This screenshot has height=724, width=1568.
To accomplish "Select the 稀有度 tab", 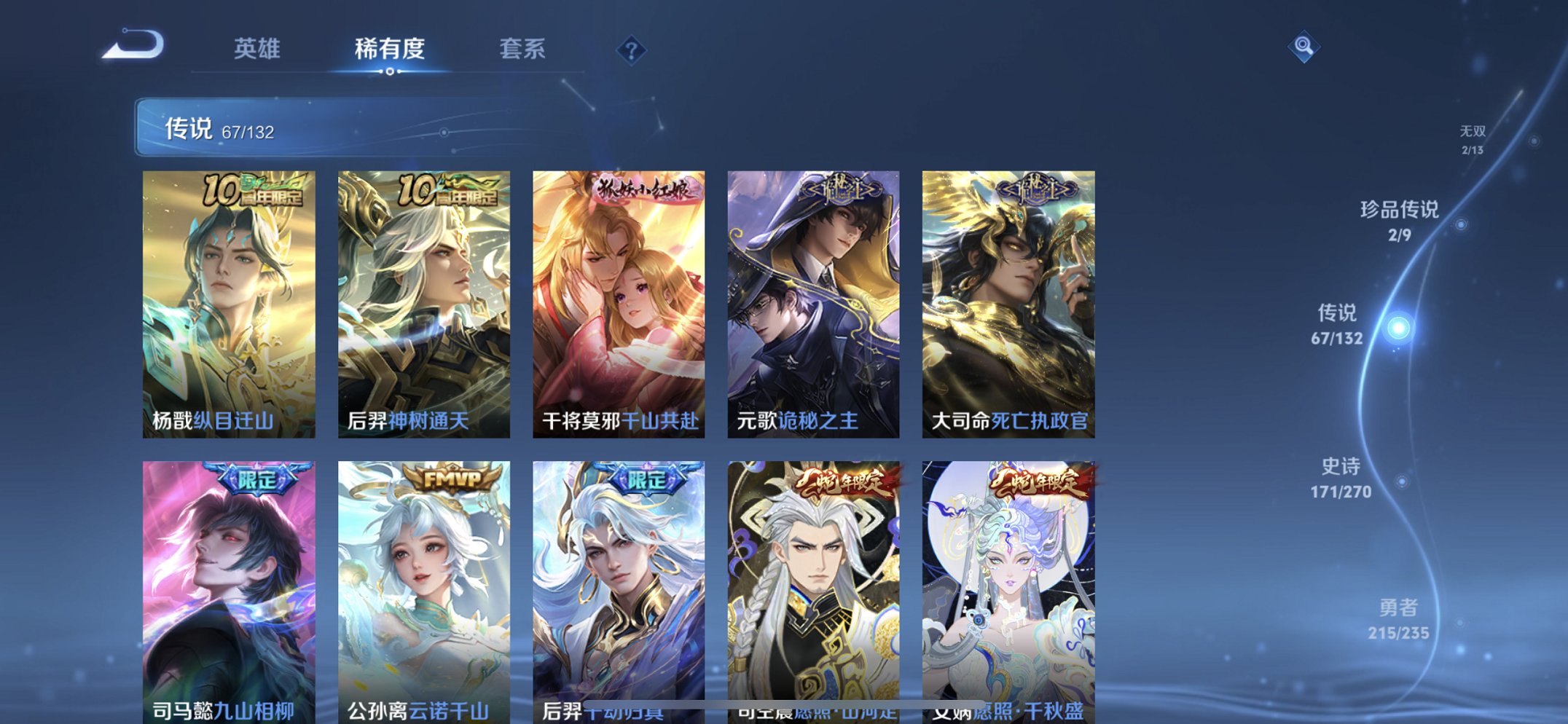I will pos(389,50).
